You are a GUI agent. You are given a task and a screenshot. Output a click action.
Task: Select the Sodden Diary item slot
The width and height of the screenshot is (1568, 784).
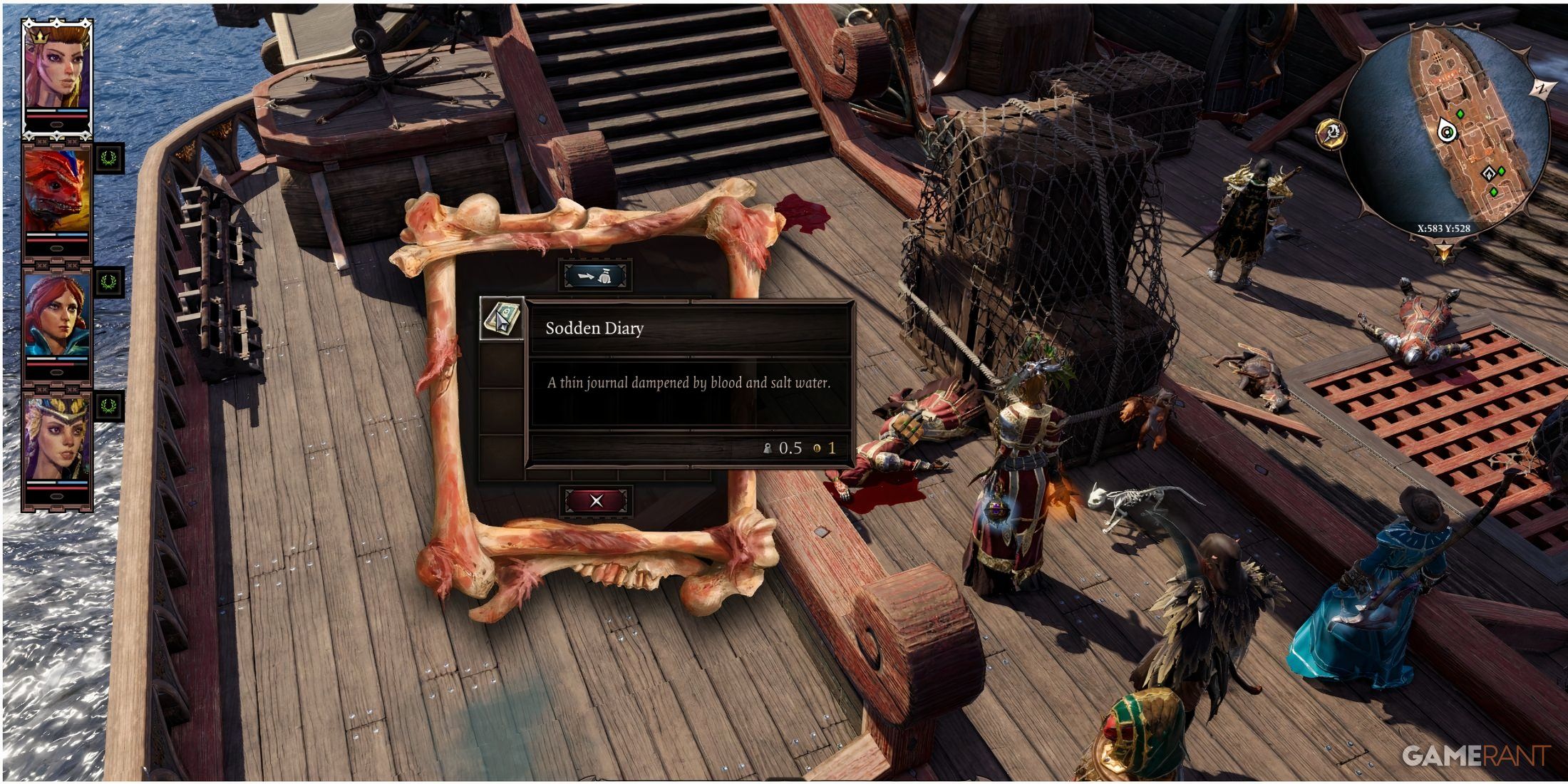[502, 319]
